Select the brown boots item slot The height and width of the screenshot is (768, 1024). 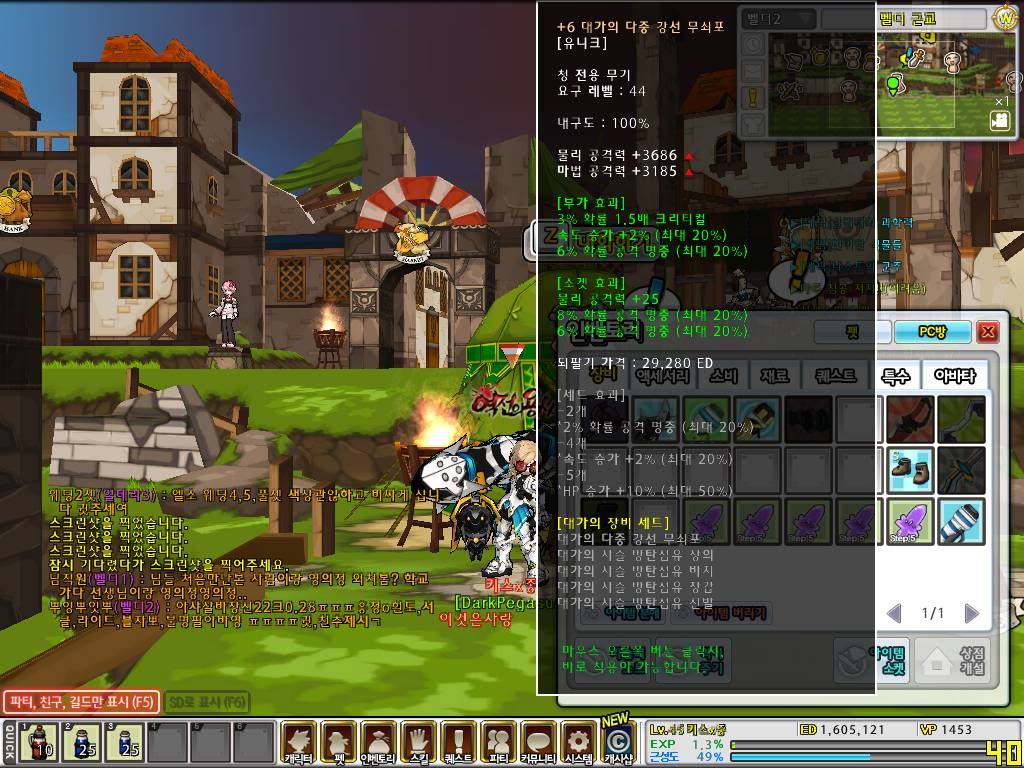910,469
